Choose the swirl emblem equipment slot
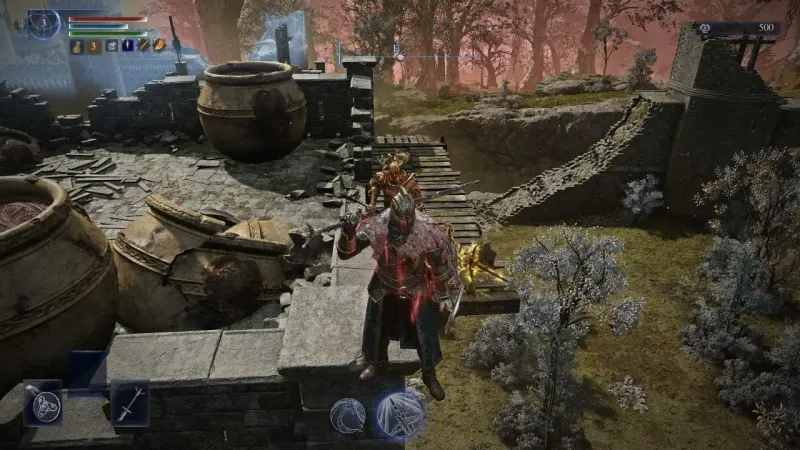Viewport: 800px width, 450px height. pos(43,403)
